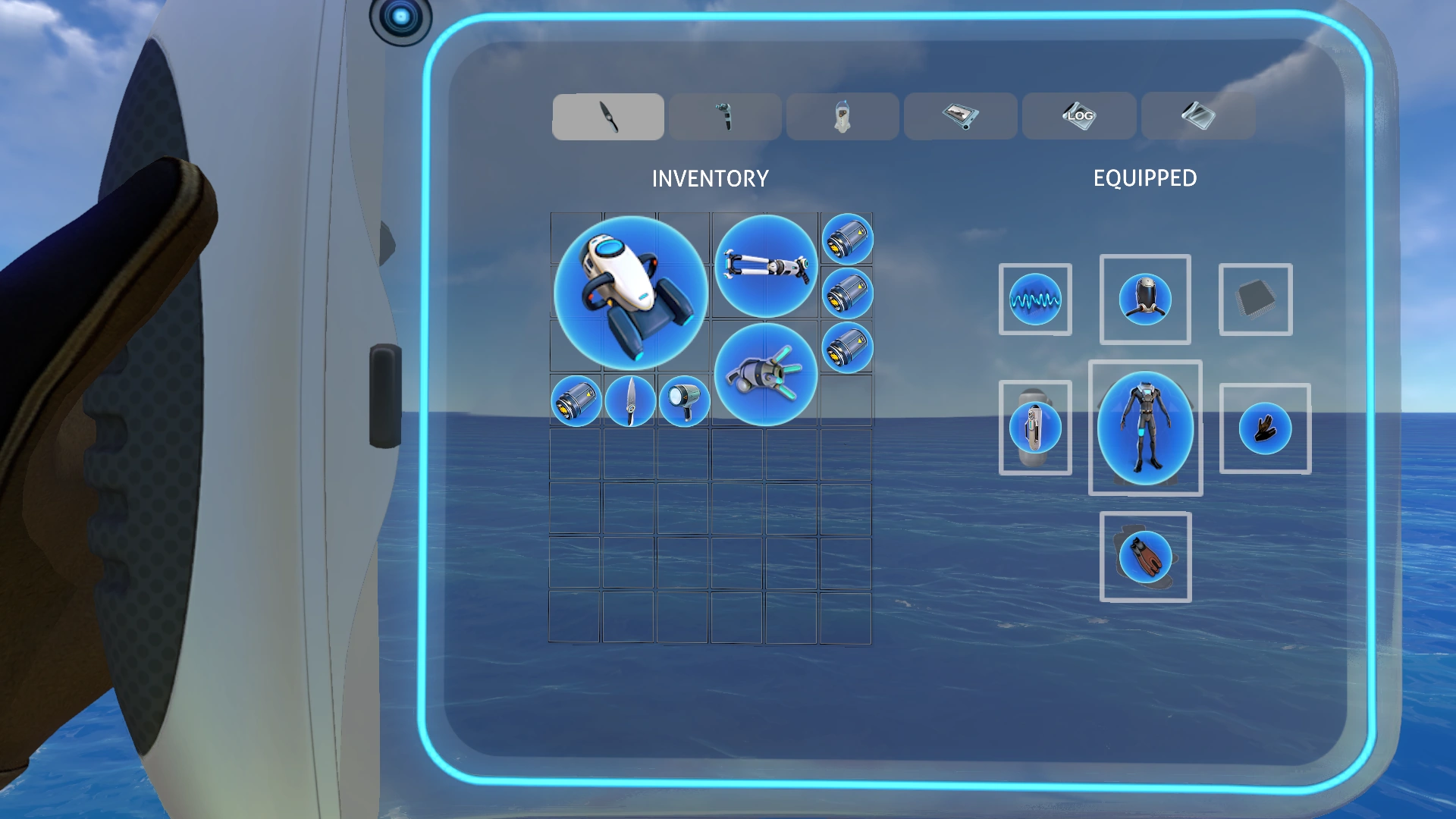Select the middle battery of the right-hand stack
Viewport: 1456px width, 819px height.
point(848,294)
